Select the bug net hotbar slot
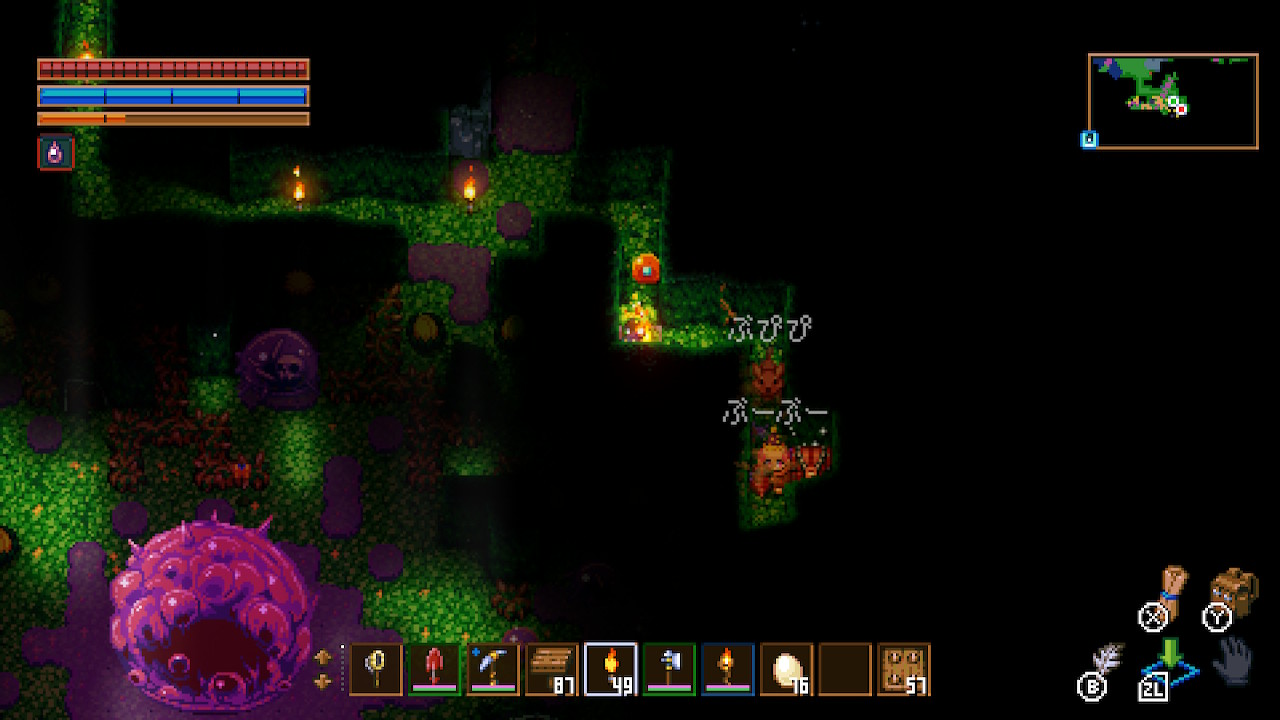This screenshot has height=720, width=1280. [x=376, y=669]
